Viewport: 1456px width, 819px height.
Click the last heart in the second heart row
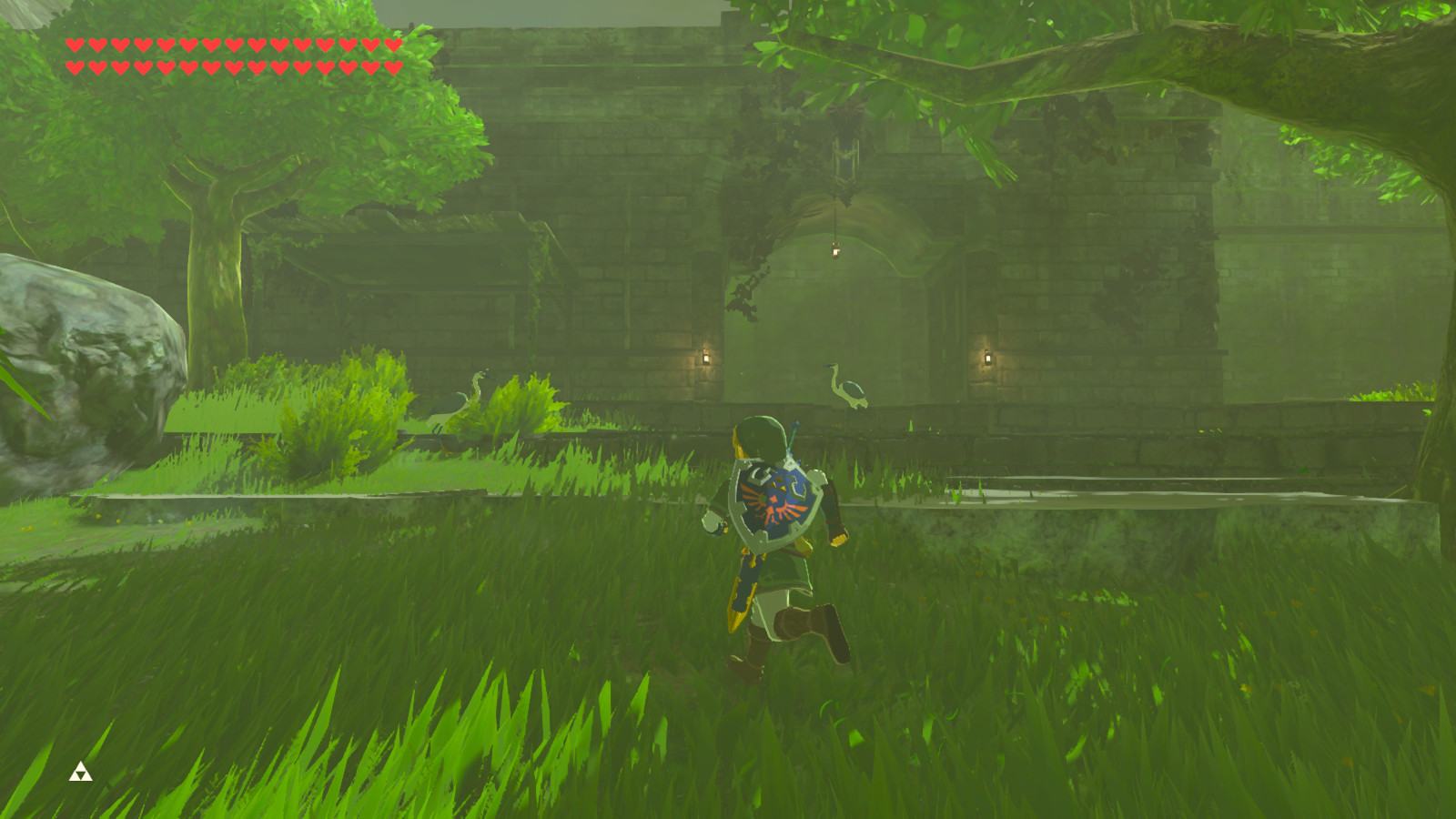396,66
